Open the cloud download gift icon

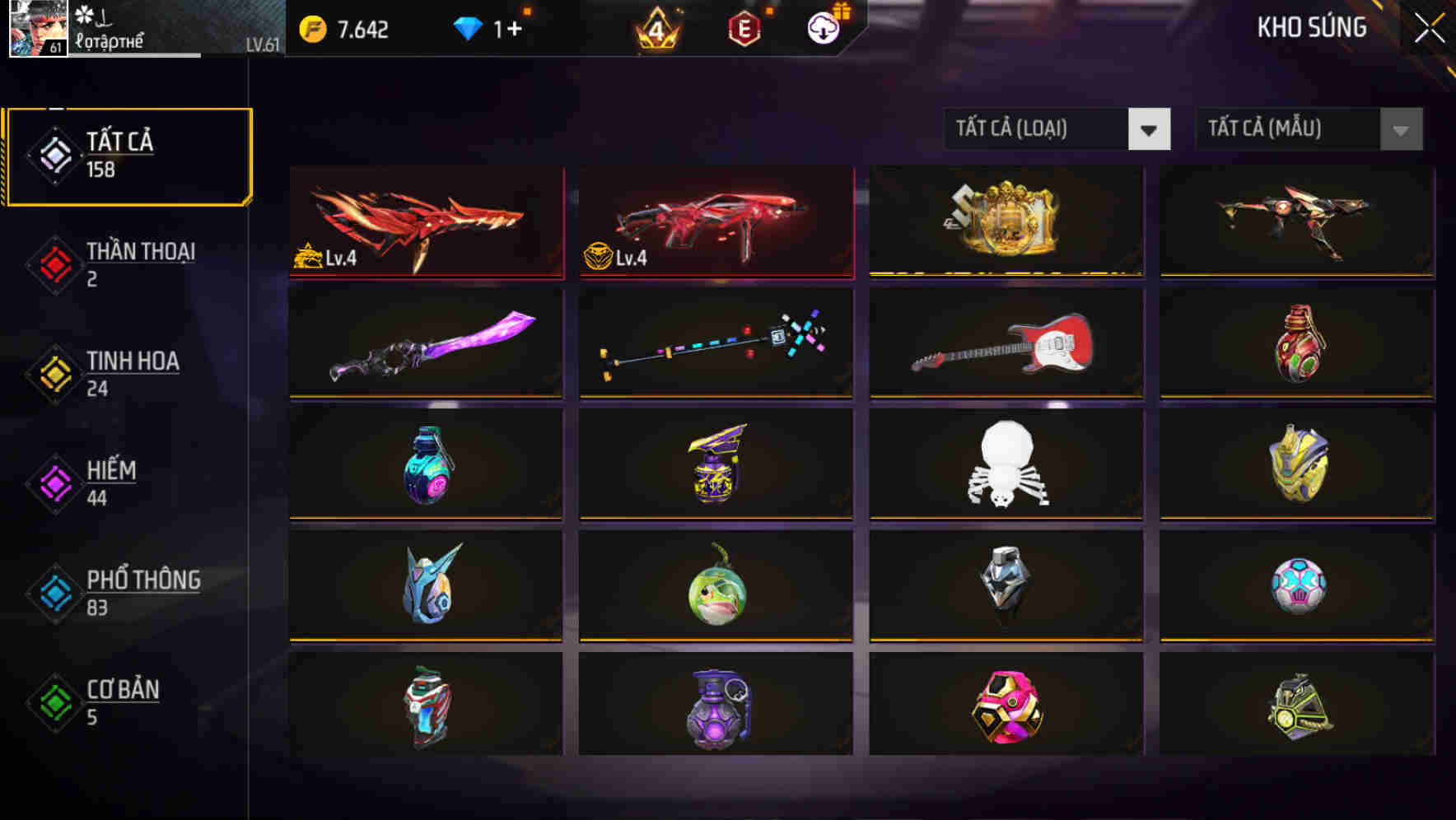point(822,27)
